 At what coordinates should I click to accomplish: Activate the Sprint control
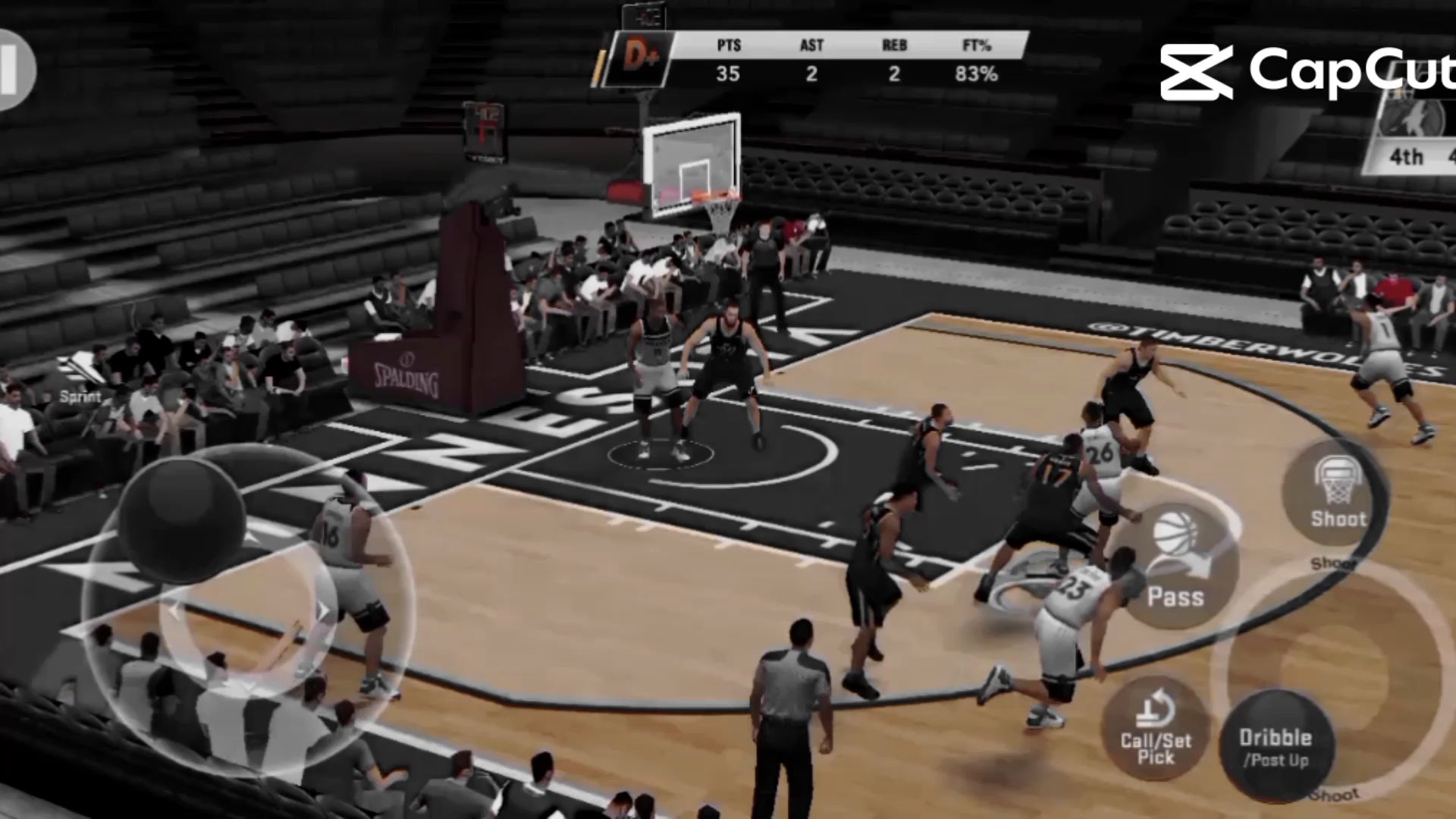80,379
